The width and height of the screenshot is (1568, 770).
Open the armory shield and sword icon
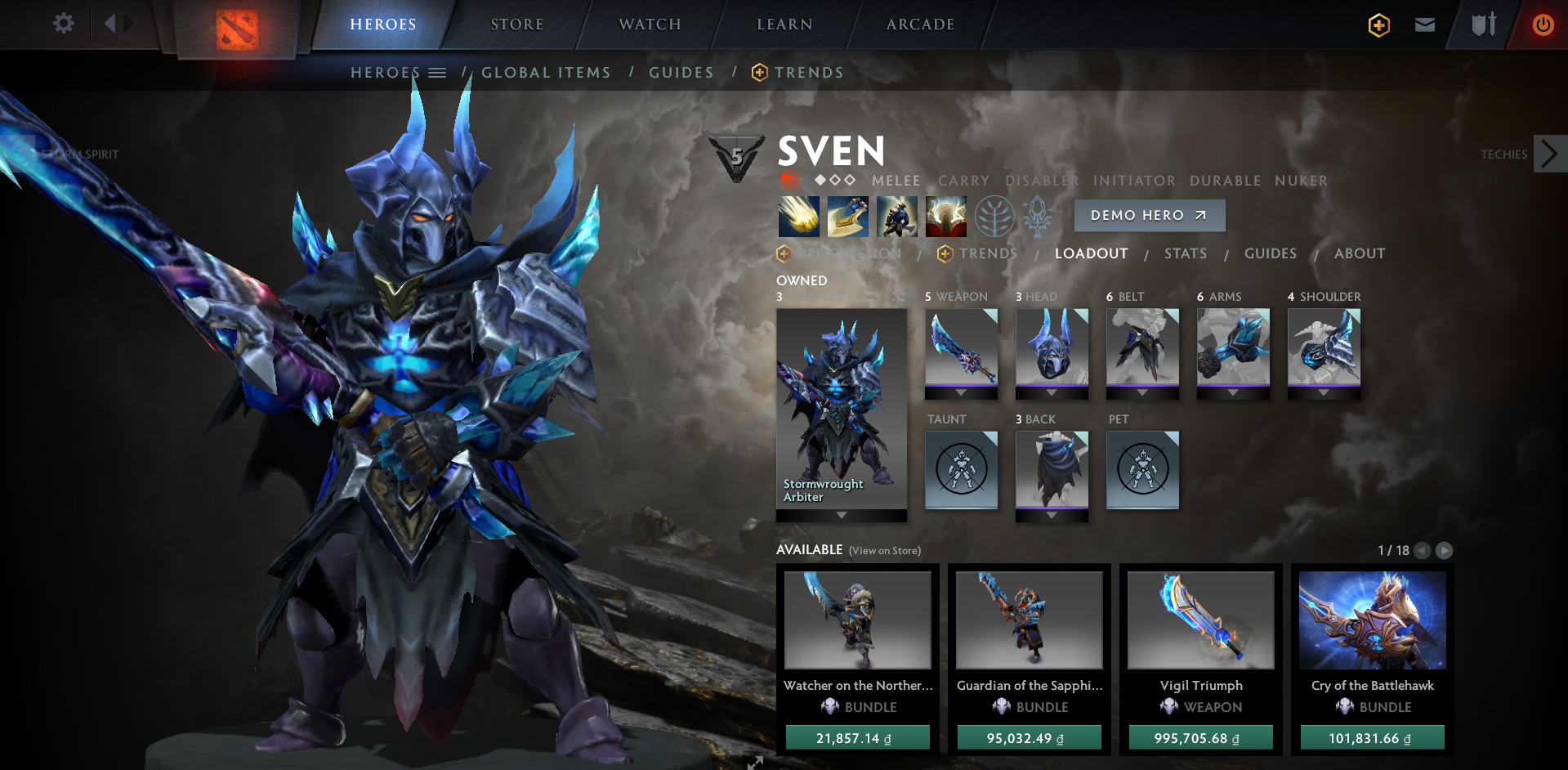pyautogui.click(x=1482, y=25)
